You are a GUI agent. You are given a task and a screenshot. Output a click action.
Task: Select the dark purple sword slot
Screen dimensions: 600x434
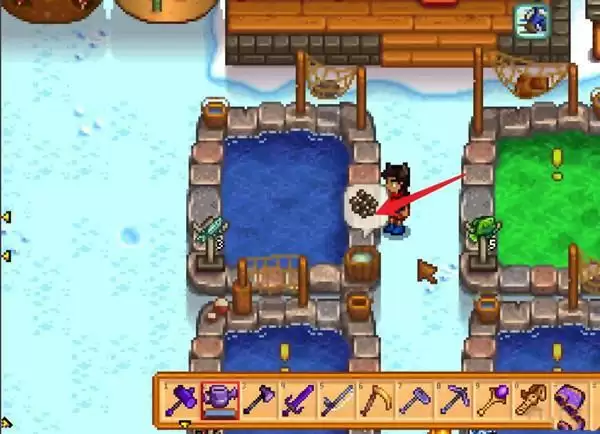click(296, 401)
